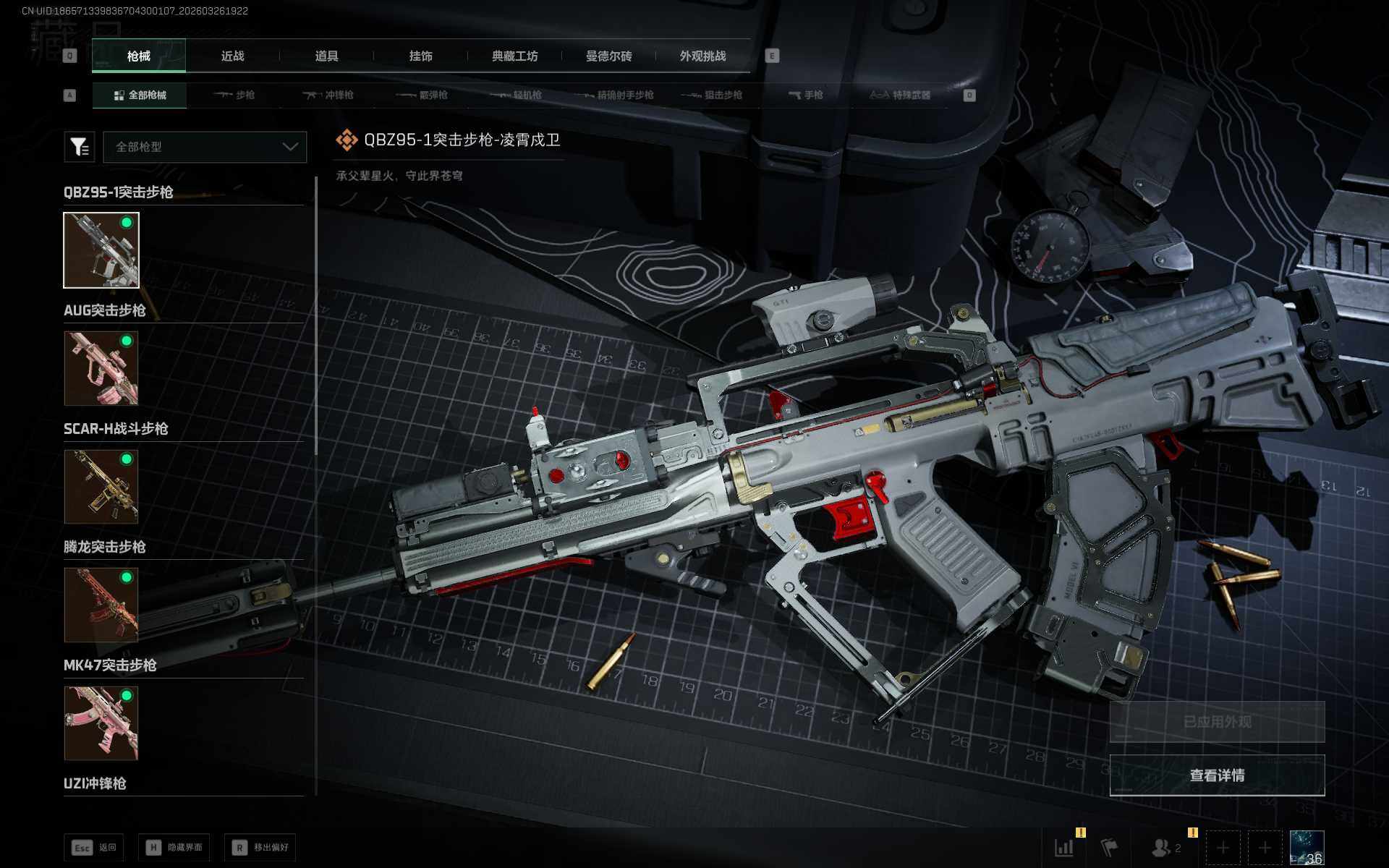Image resolution: width=1389 pixels, height=868 pixels.
Task: Switch to the 近战 melee tab
Action: click(x=232, y=56)
